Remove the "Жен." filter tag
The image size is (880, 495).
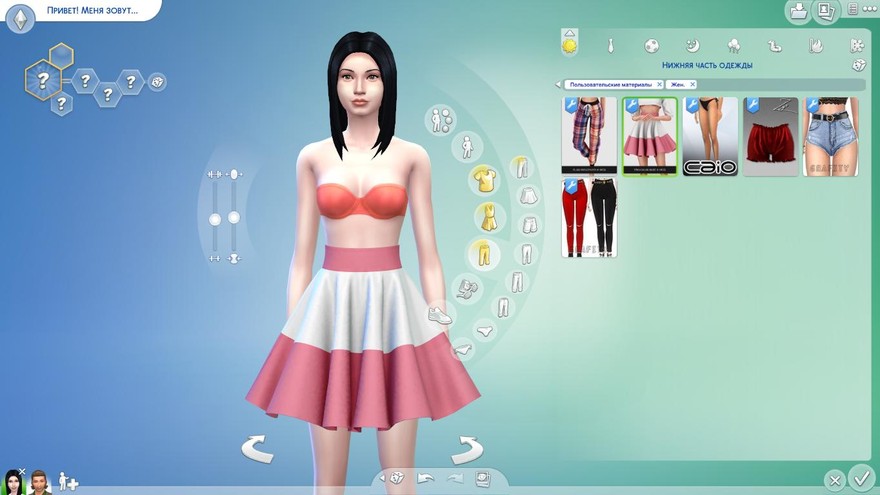coord(692,85)
